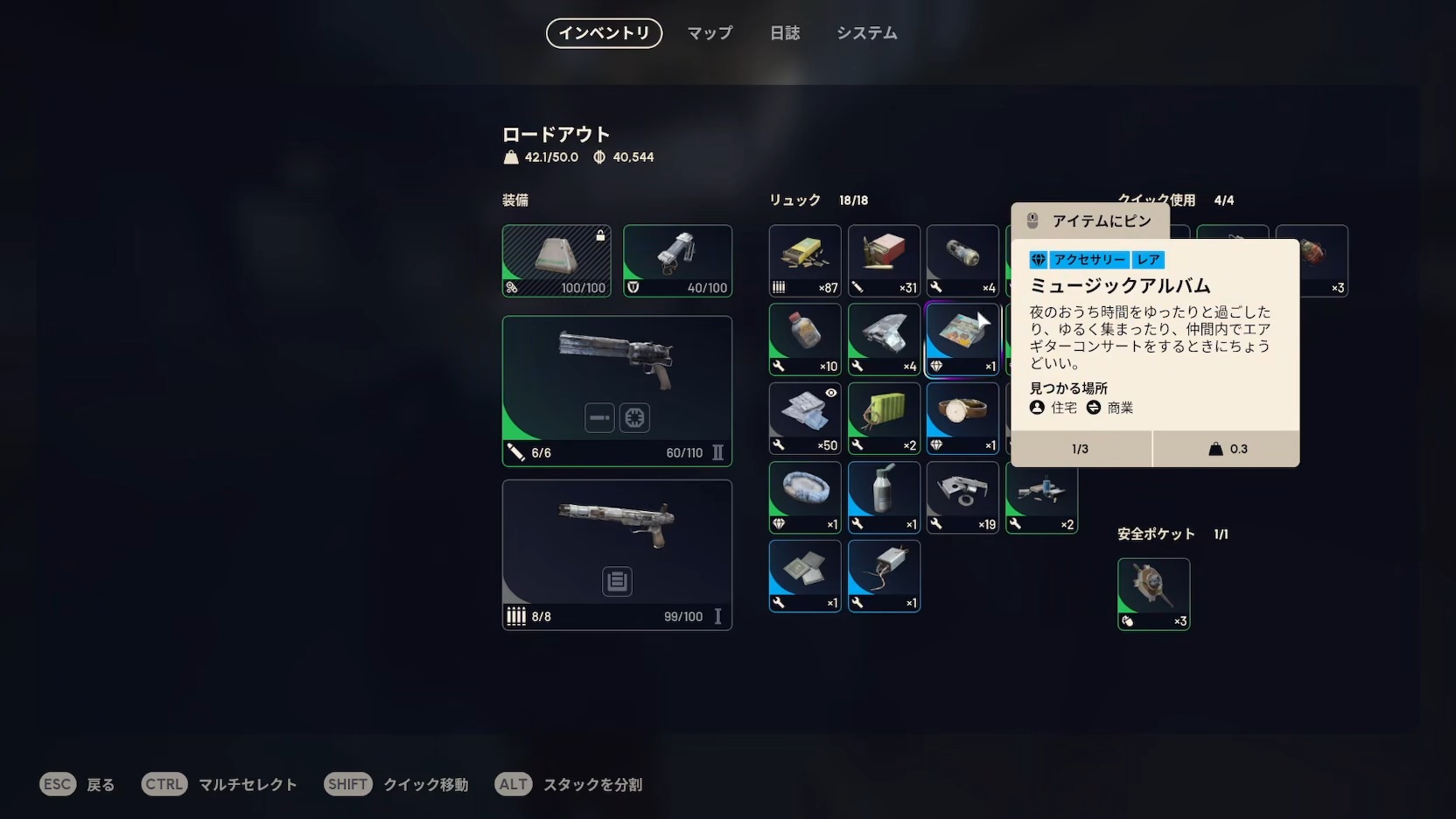
Task: Pick the white plastic bottle item
Action: tap(884, 497)
